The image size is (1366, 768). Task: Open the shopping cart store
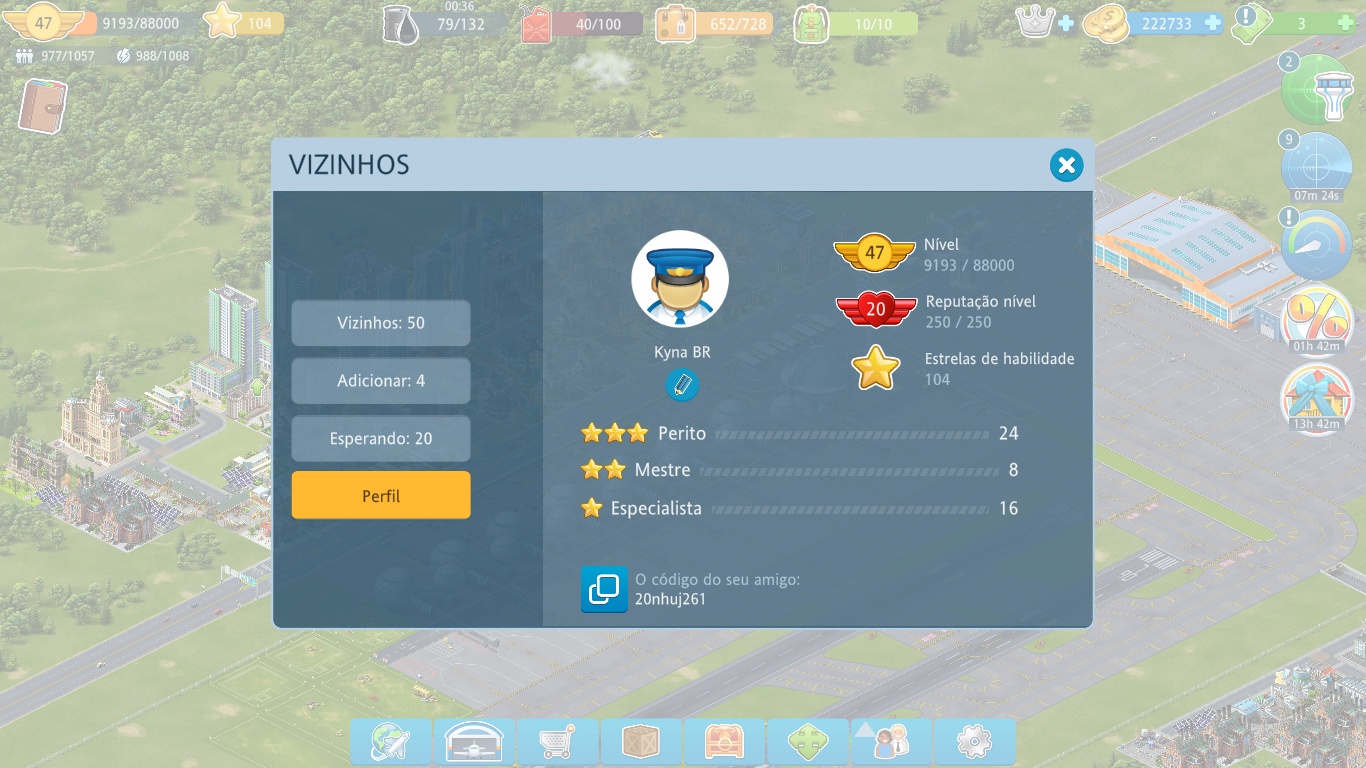tap(557, 742)
